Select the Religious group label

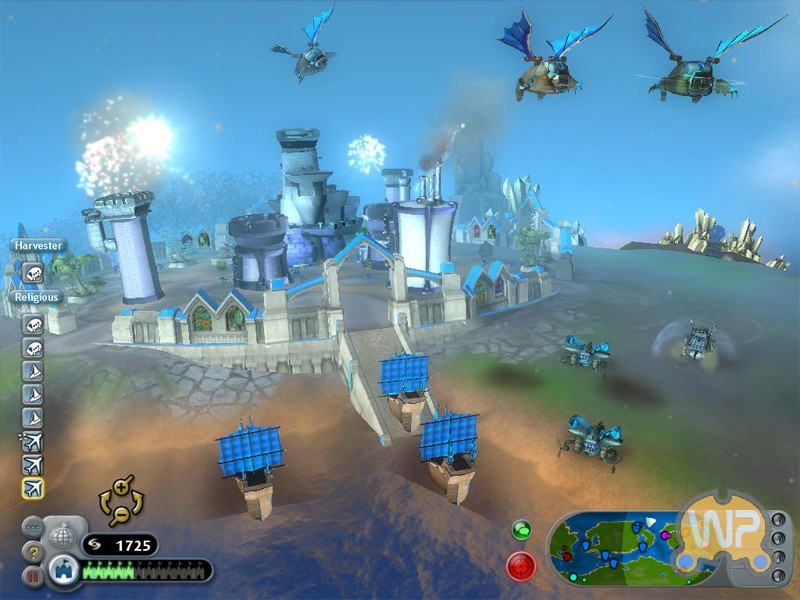[x=37, y=297]
